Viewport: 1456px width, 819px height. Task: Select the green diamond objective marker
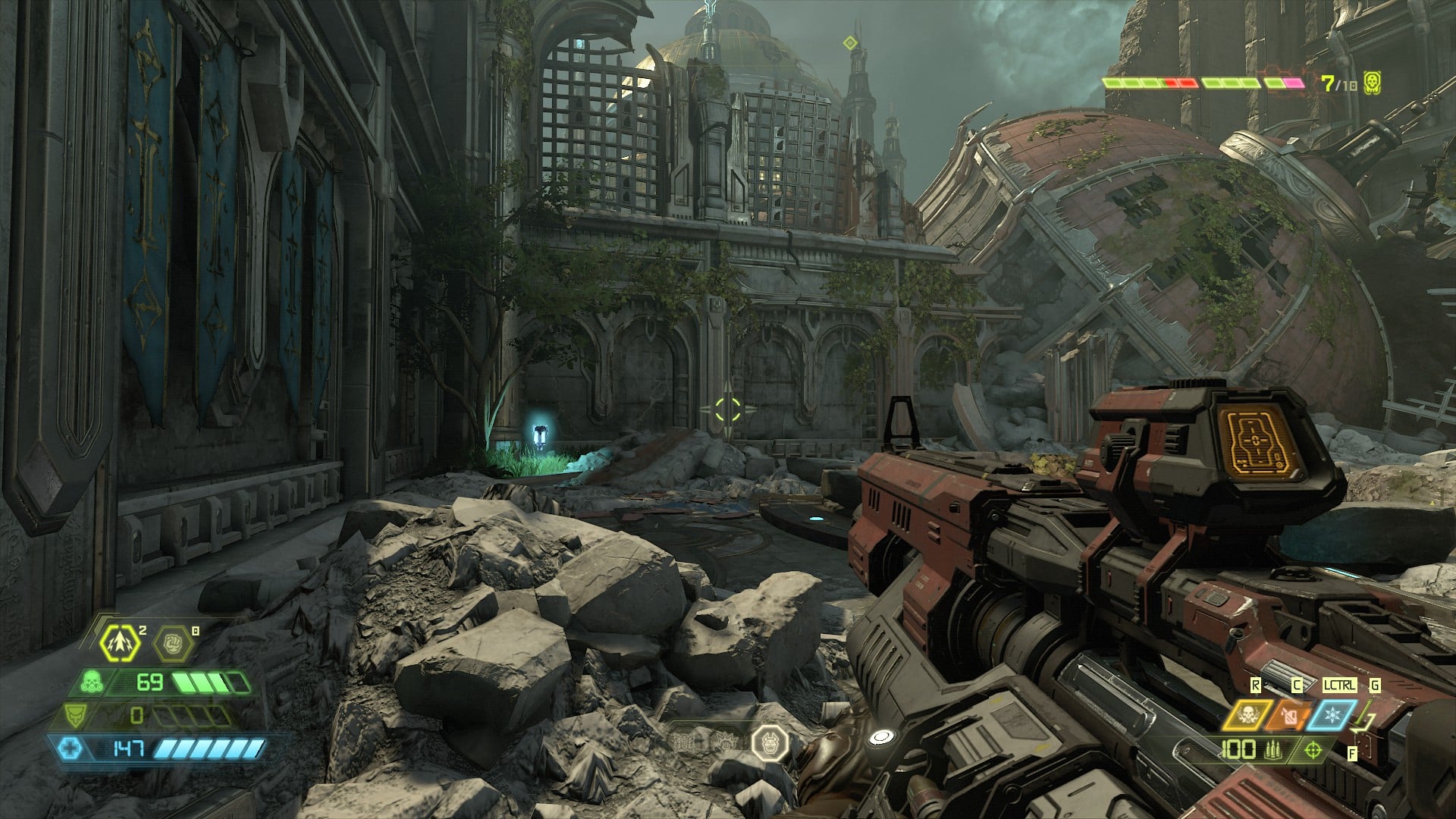[851, 43]
